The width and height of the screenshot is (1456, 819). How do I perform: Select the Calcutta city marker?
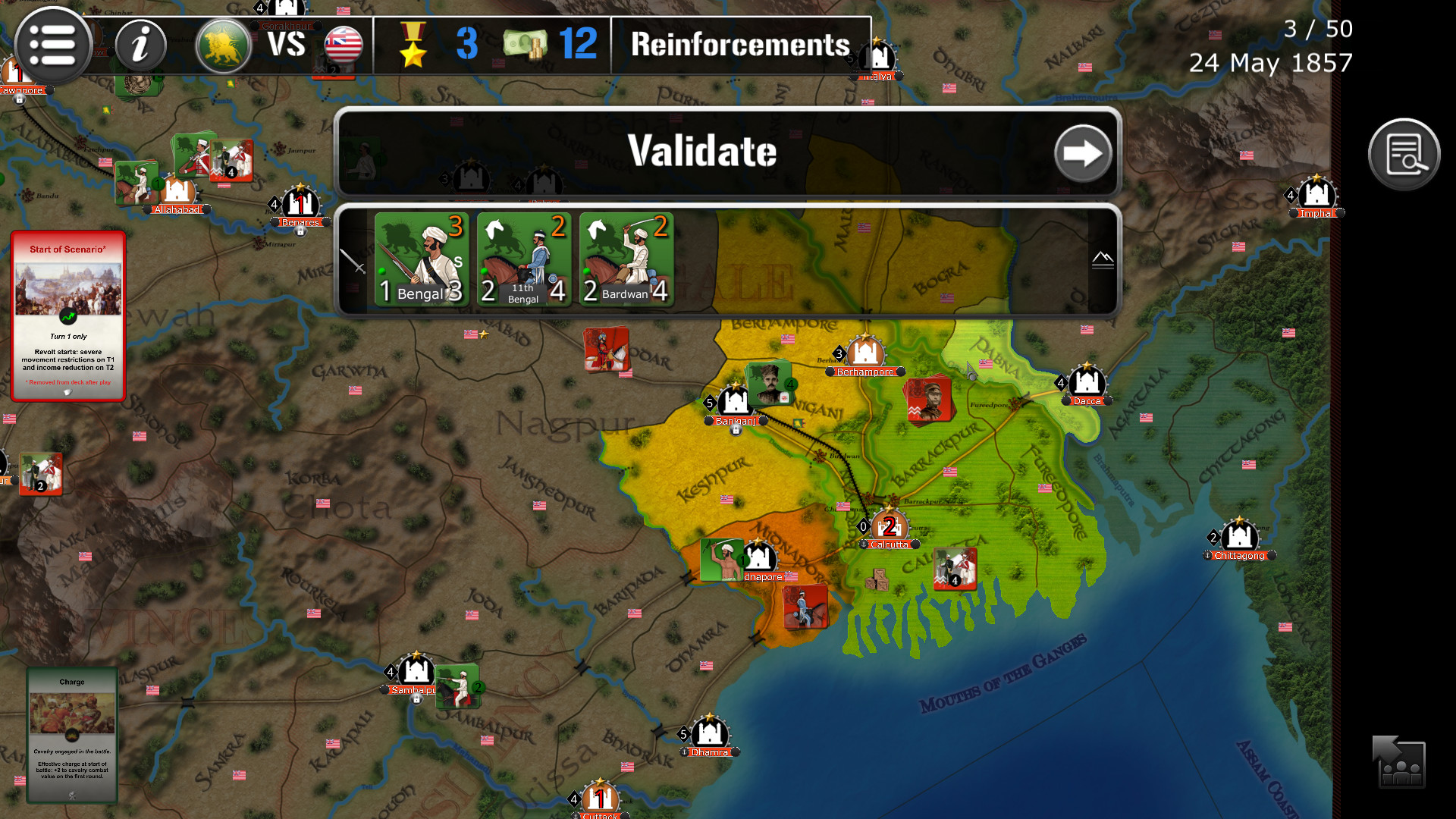click(888, 523)
